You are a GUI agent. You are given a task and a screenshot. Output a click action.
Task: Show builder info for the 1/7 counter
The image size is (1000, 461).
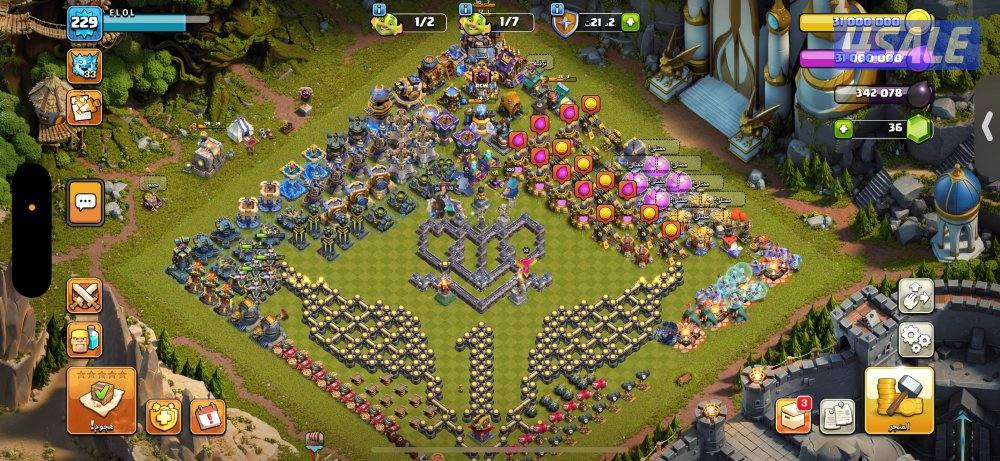(x=466, y=10)
